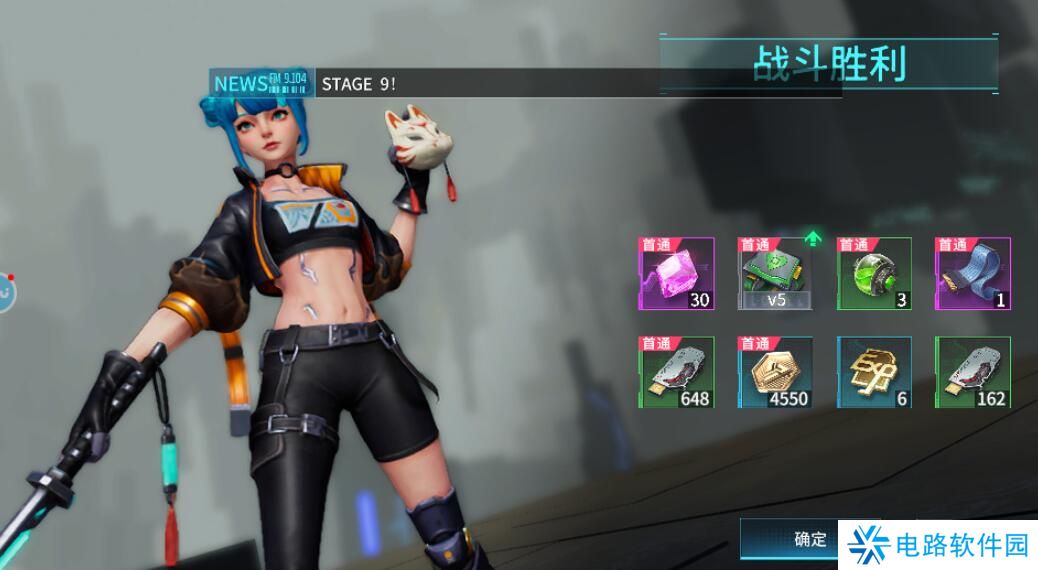
Task: Select the USB chip reward showing 162
Action: point(972,372)
